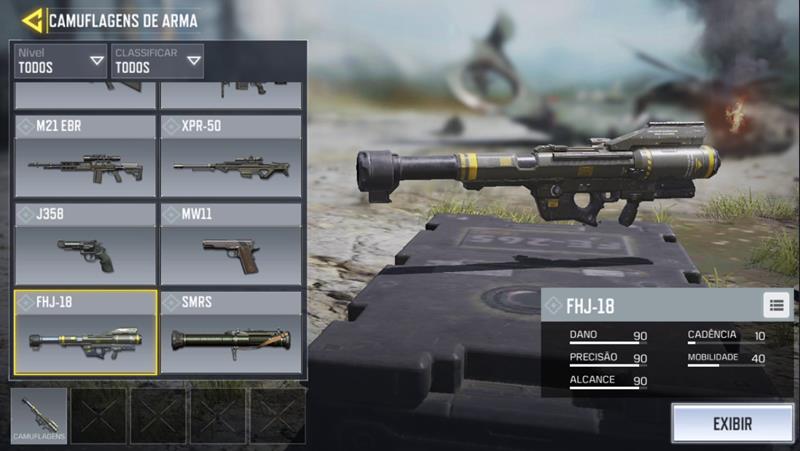
Task: Select the M21 EBR weapon tile
Action: tap(85, 156)
